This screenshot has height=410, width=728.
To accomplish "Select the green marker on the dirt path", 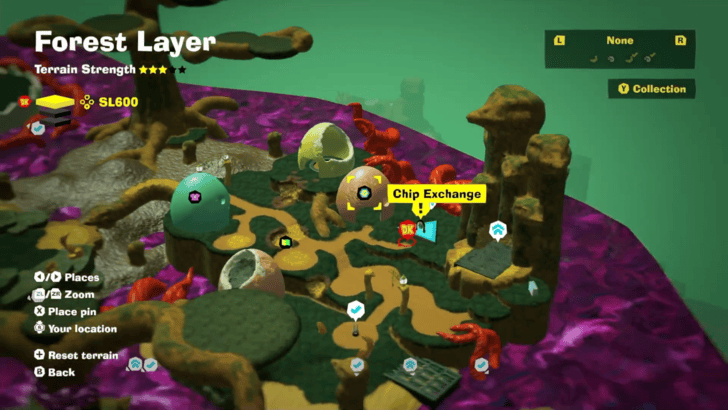I will pos(285,241).
